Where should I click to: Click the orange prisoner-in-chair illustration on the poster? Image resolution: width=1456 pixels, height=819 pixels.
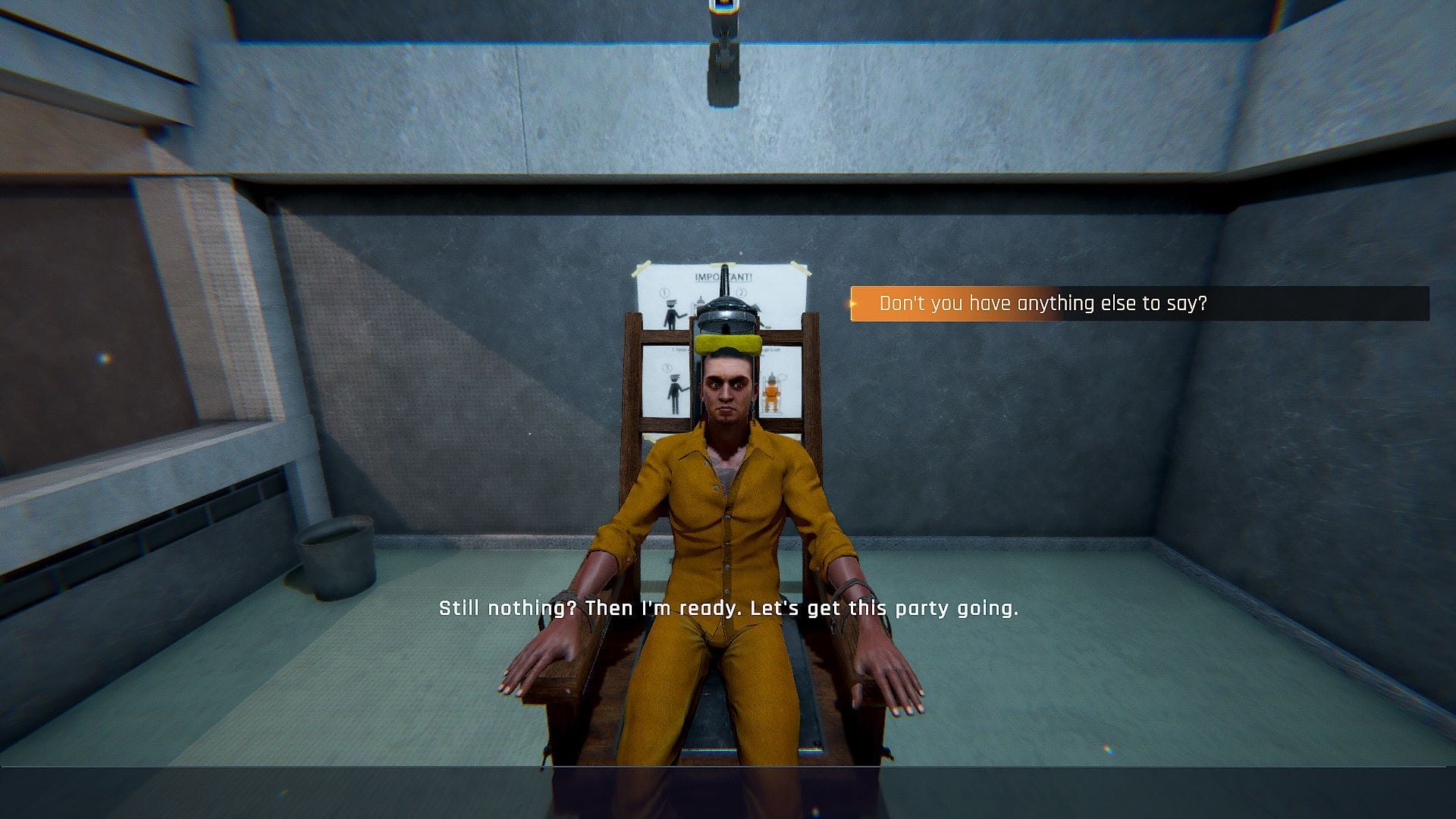point(771,394)
